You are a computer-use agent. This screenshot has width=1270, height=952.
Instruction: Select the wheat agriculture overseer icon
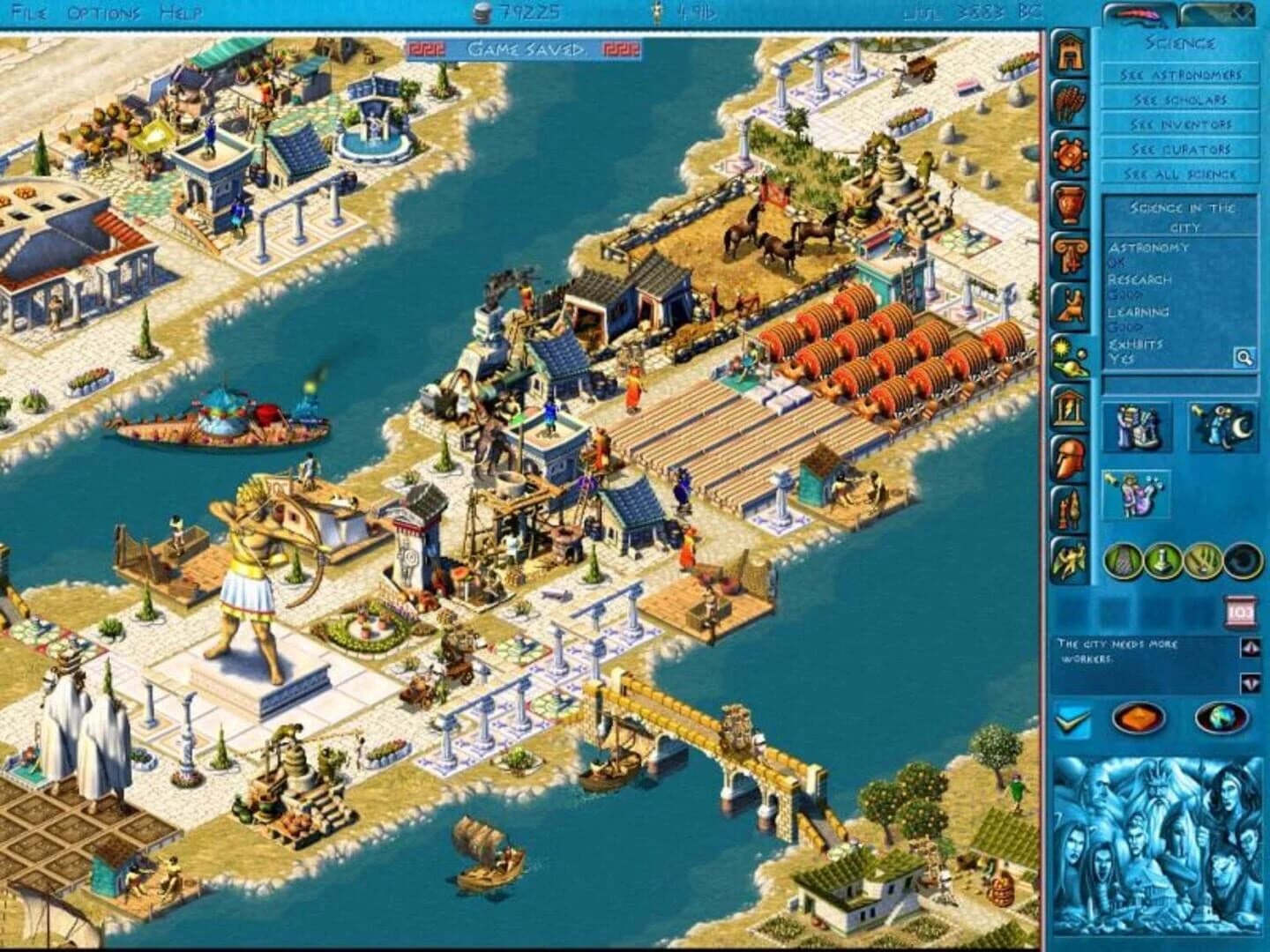[1070, 103]
